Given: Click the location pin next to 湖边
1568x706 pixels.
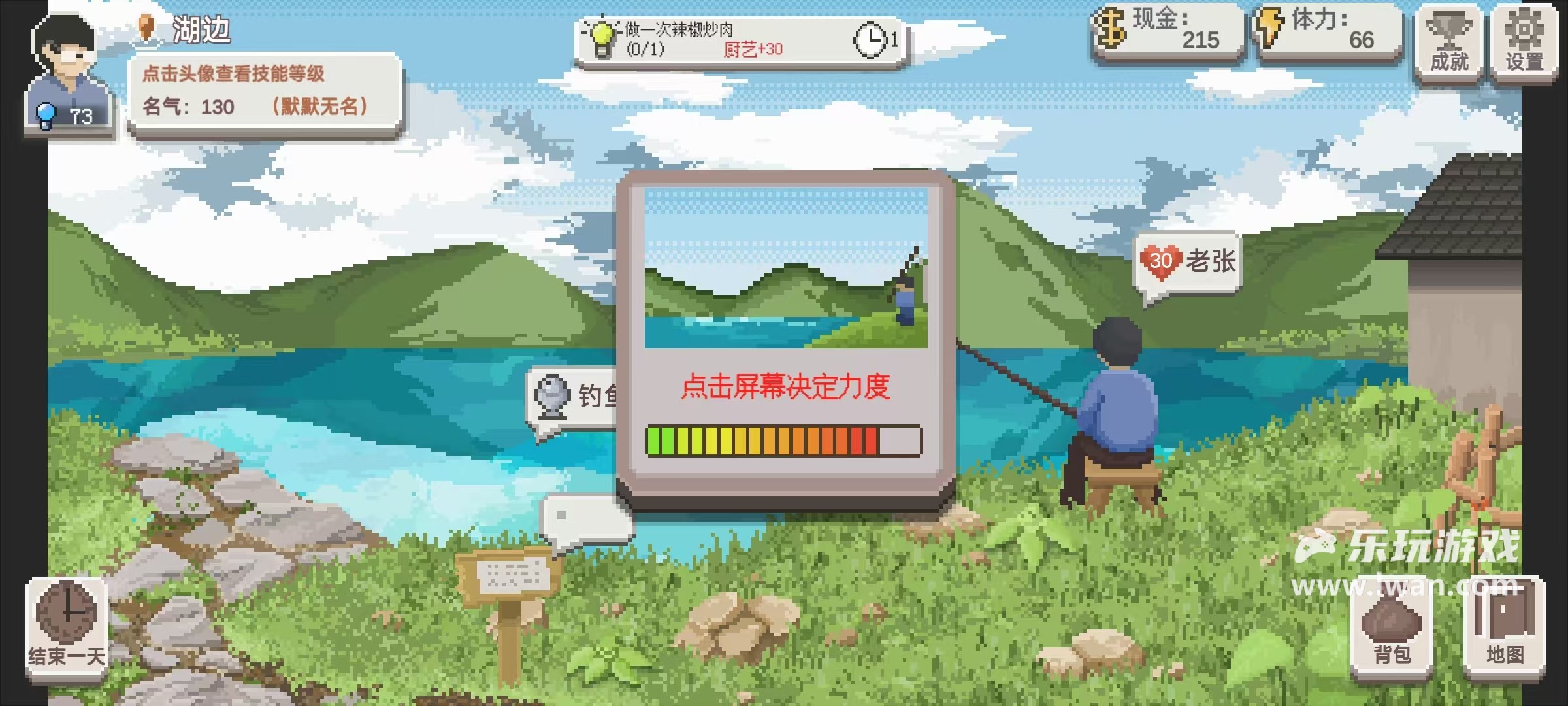Looking at the screenshot, I should pos(145,29).
